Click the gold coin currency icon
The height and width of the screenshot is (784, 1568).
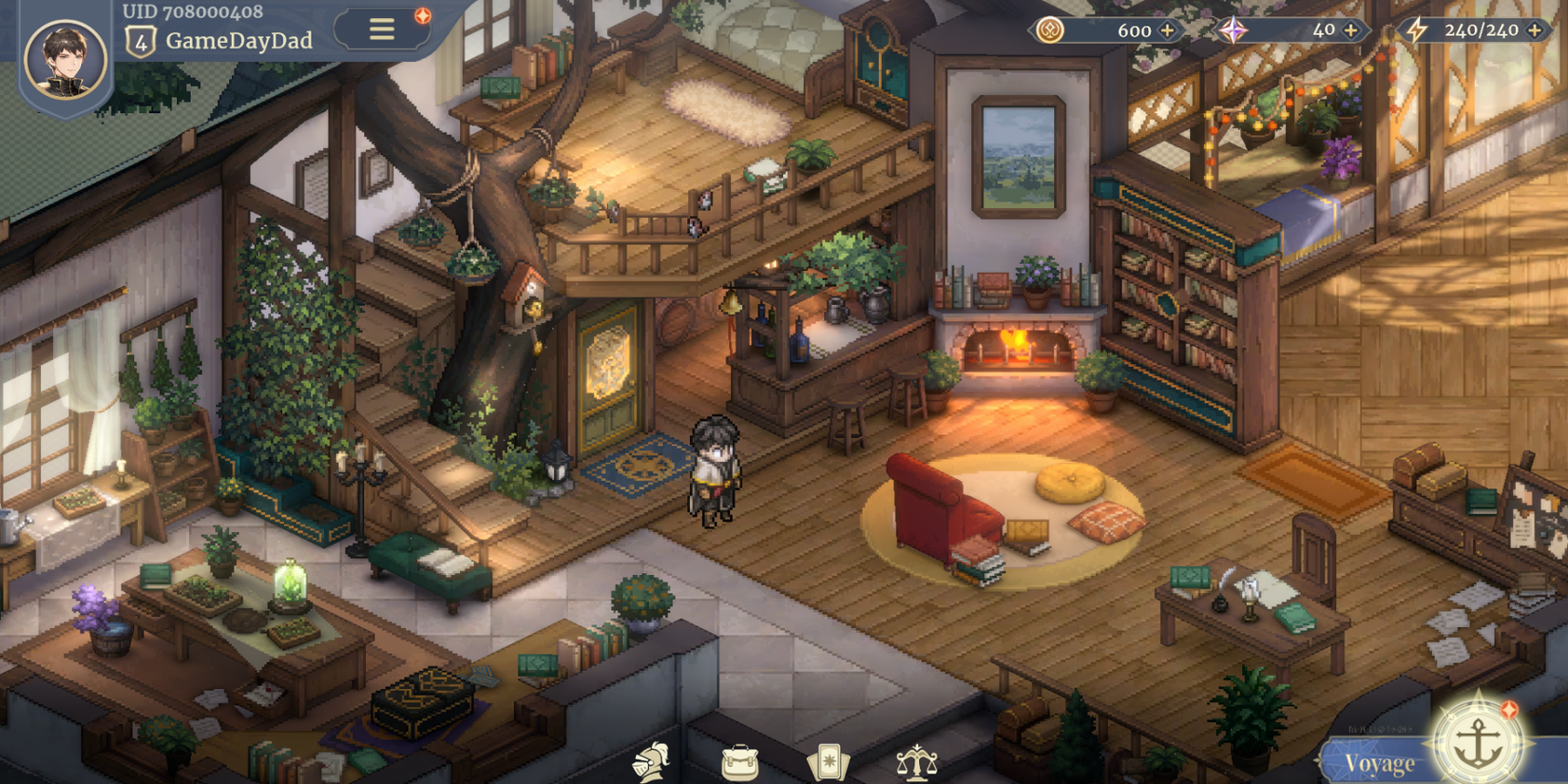1051,29
